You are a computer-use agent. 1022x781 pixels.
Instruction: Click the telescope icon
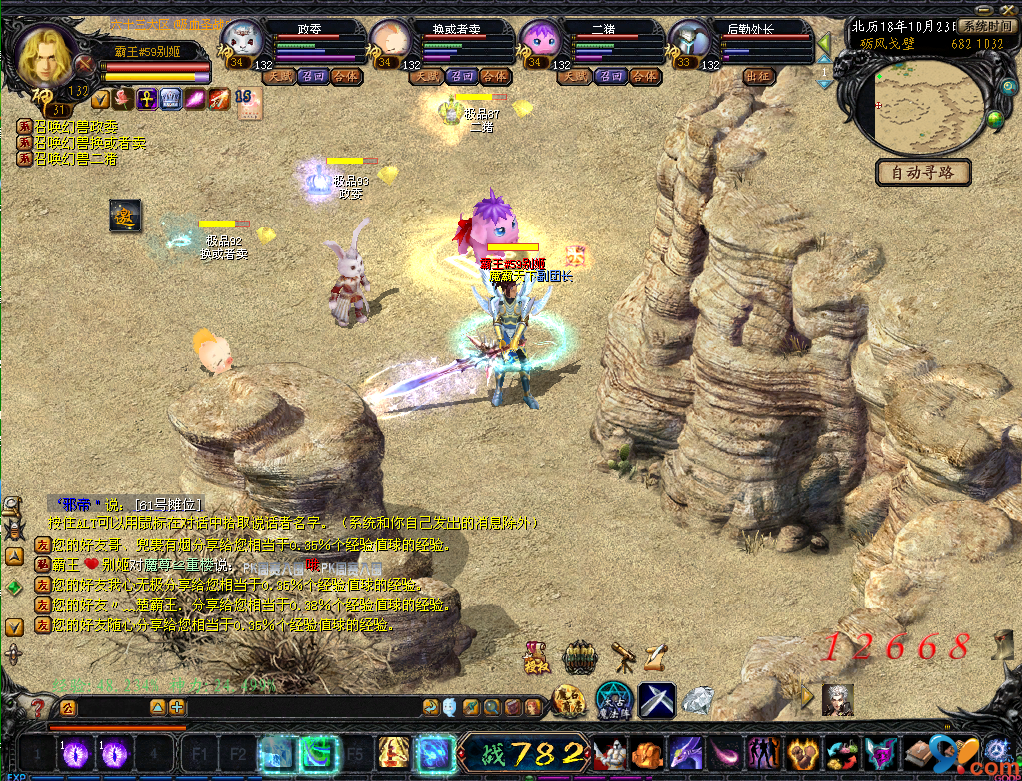[x=623, y=657]
